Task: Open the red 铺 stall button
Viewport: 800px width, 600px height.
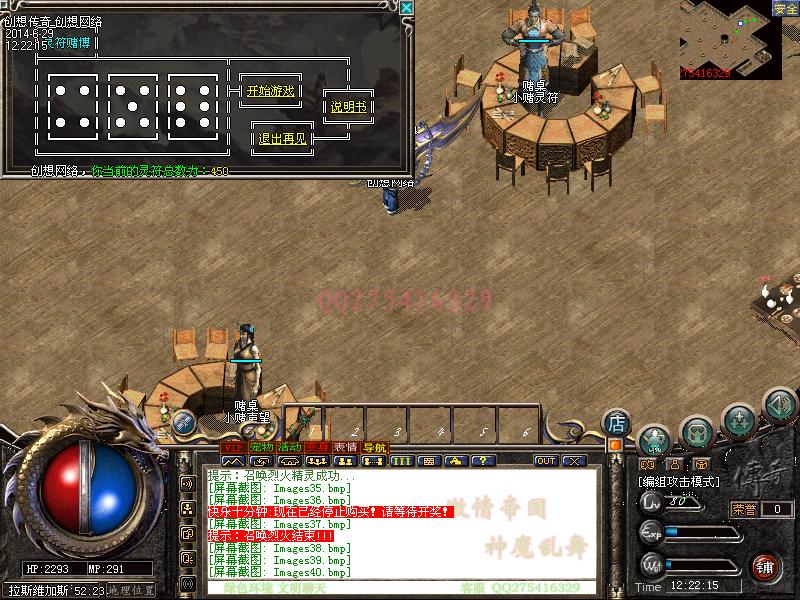Action: [x=764, y=565]
